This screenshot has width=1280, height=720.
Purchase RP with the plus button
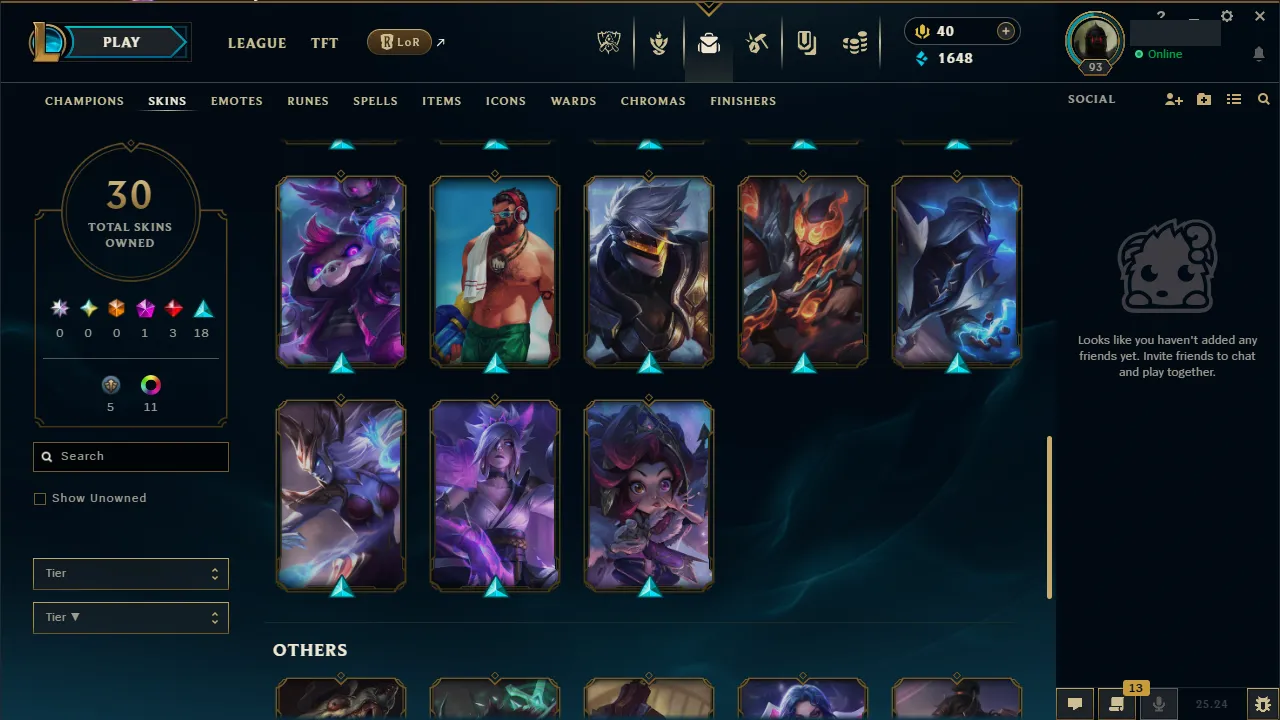tap(1005, 31)
